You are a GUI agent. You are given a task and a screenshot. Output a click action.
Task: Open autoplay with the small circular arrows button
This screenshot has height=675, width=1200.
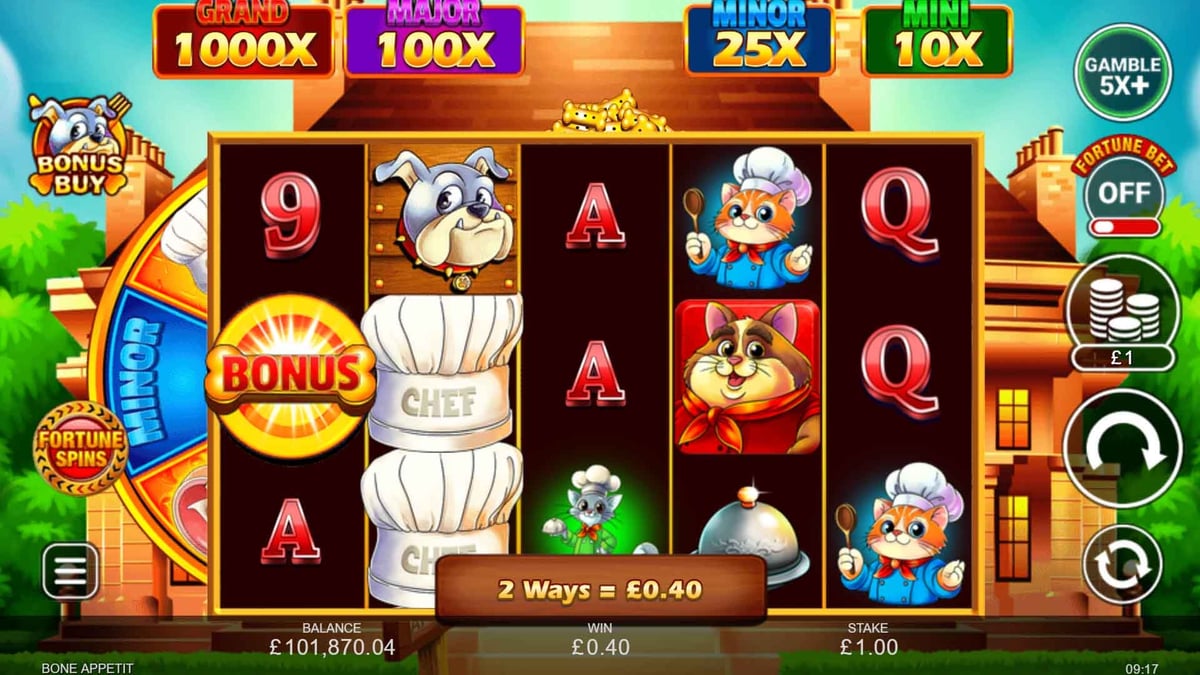tap(1122, 564)
